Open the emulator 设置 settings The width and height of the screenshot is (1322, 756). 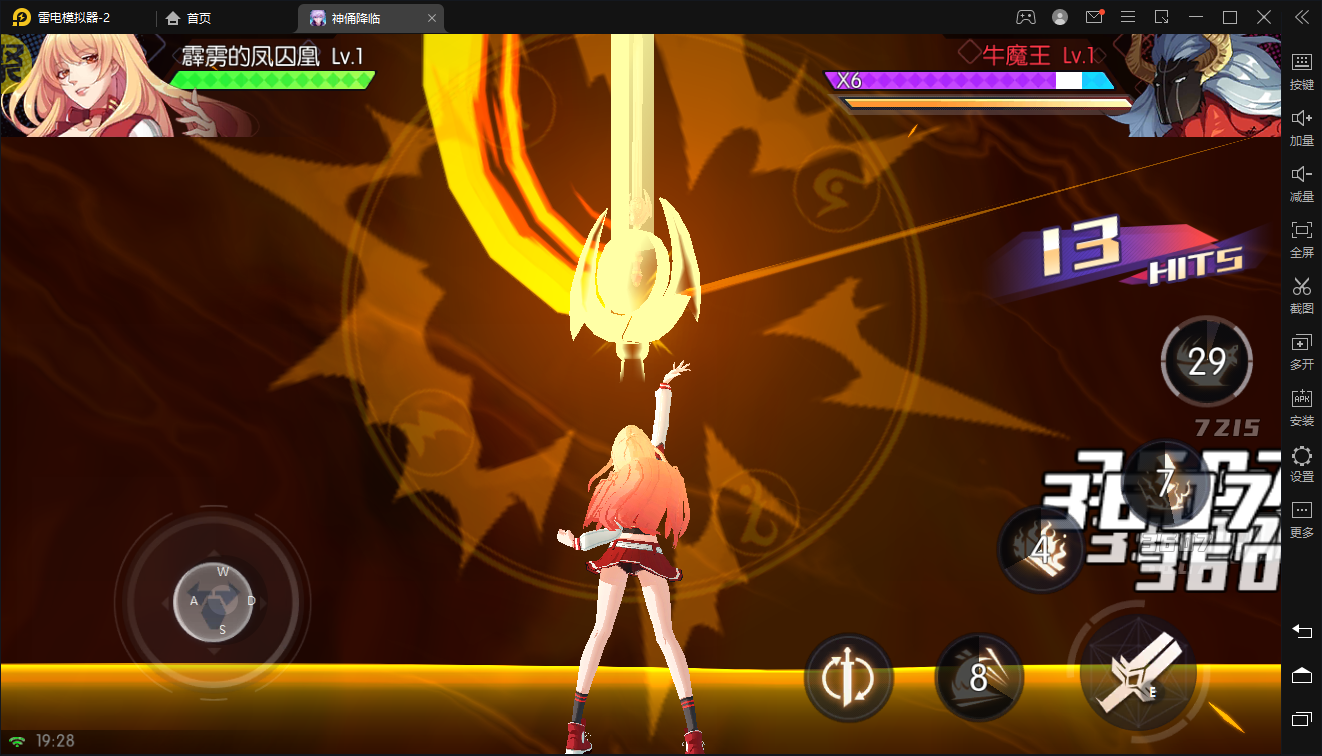click(1301, 463)
